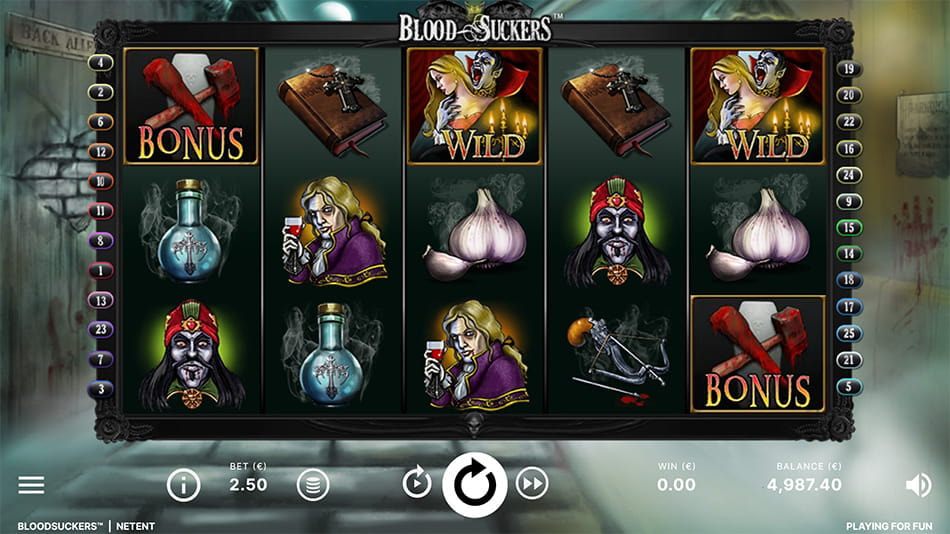Toggle quick spin with the fast-forward button
The image size is (950, 534).
(x=532, y=485)
